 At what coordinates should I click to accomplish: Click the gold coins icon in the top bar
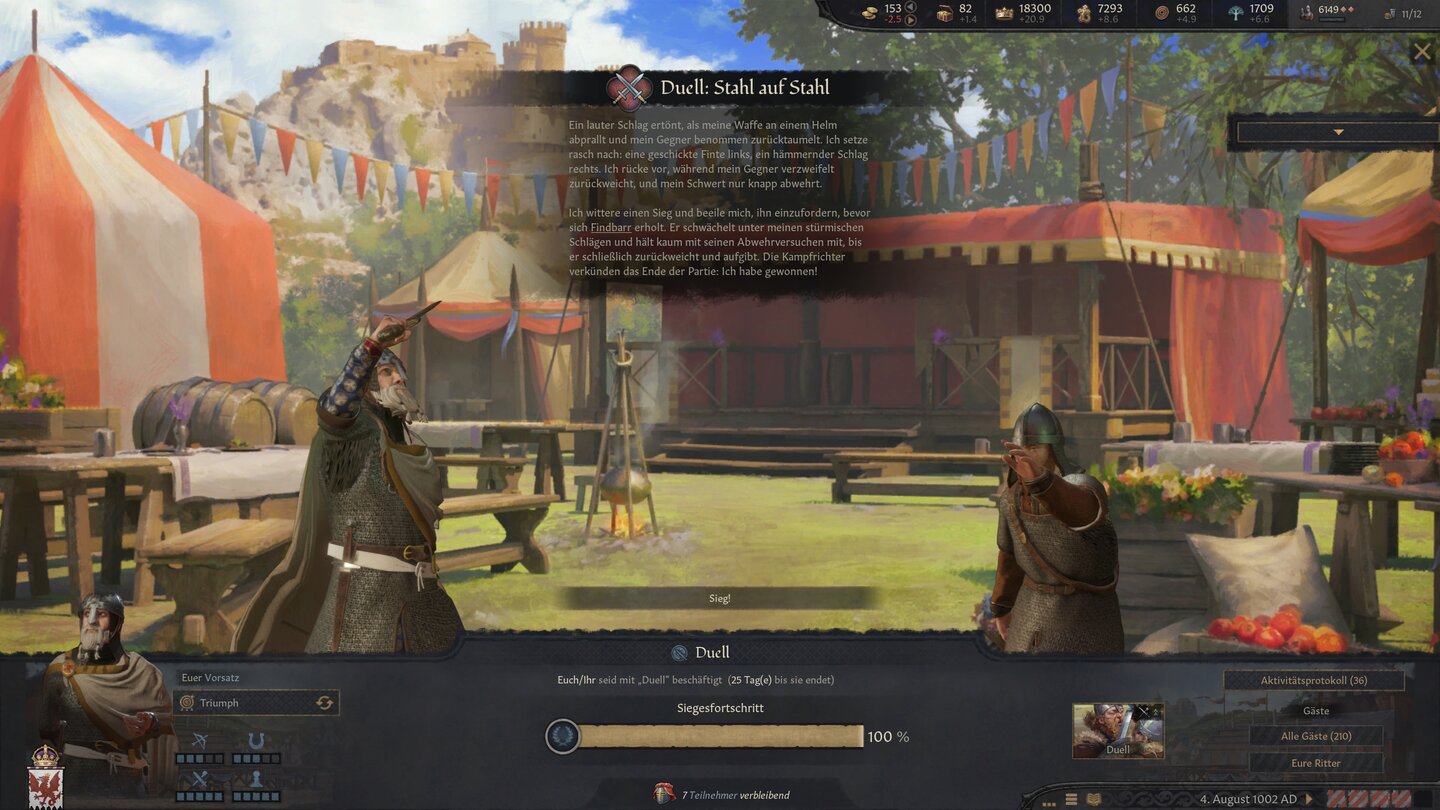(x=871, y=11)
